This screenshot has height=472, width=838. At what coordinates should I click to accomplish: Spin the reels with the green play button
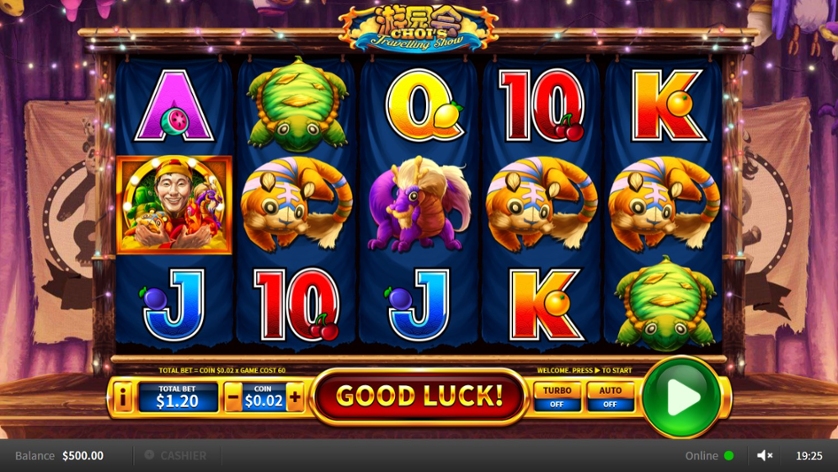click(x=682, y=397)
